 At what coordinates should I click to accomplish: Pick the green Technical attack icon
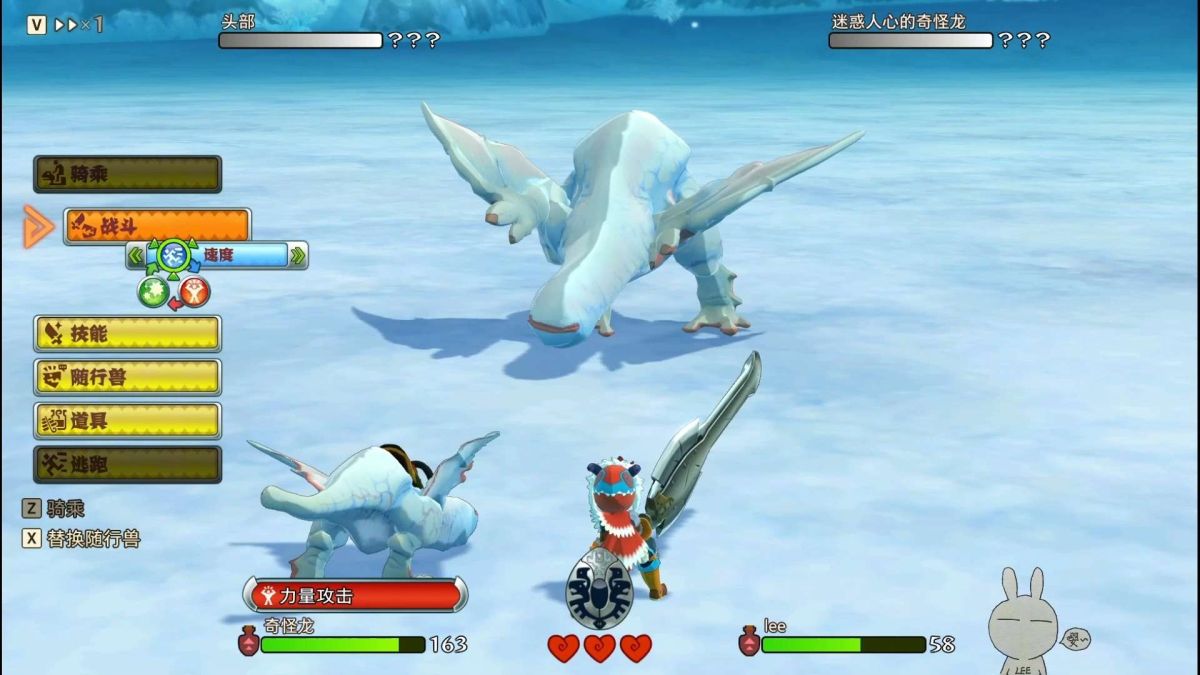[x=152, y=292]
